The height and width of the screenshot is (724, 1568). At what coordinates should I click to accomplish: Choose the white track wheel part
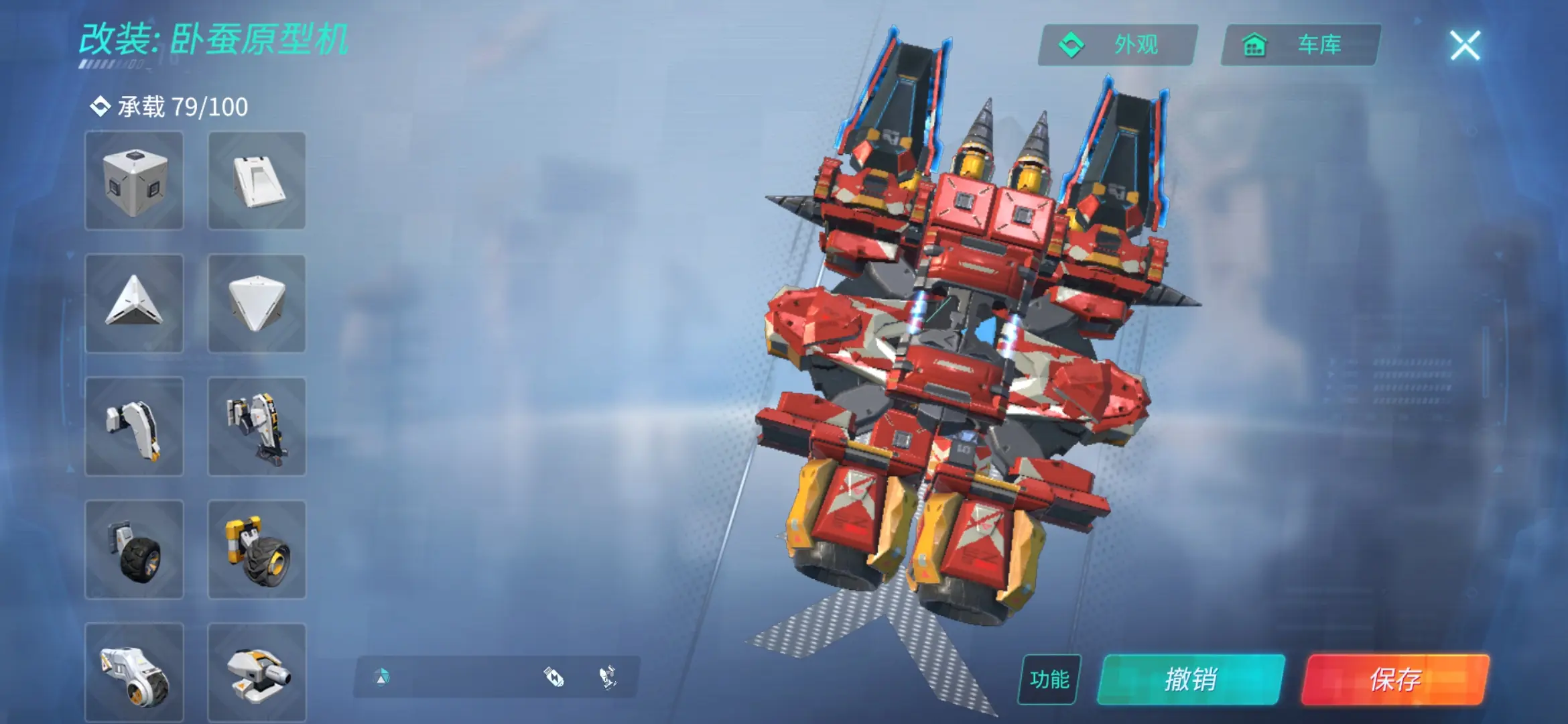click(134, 672)
